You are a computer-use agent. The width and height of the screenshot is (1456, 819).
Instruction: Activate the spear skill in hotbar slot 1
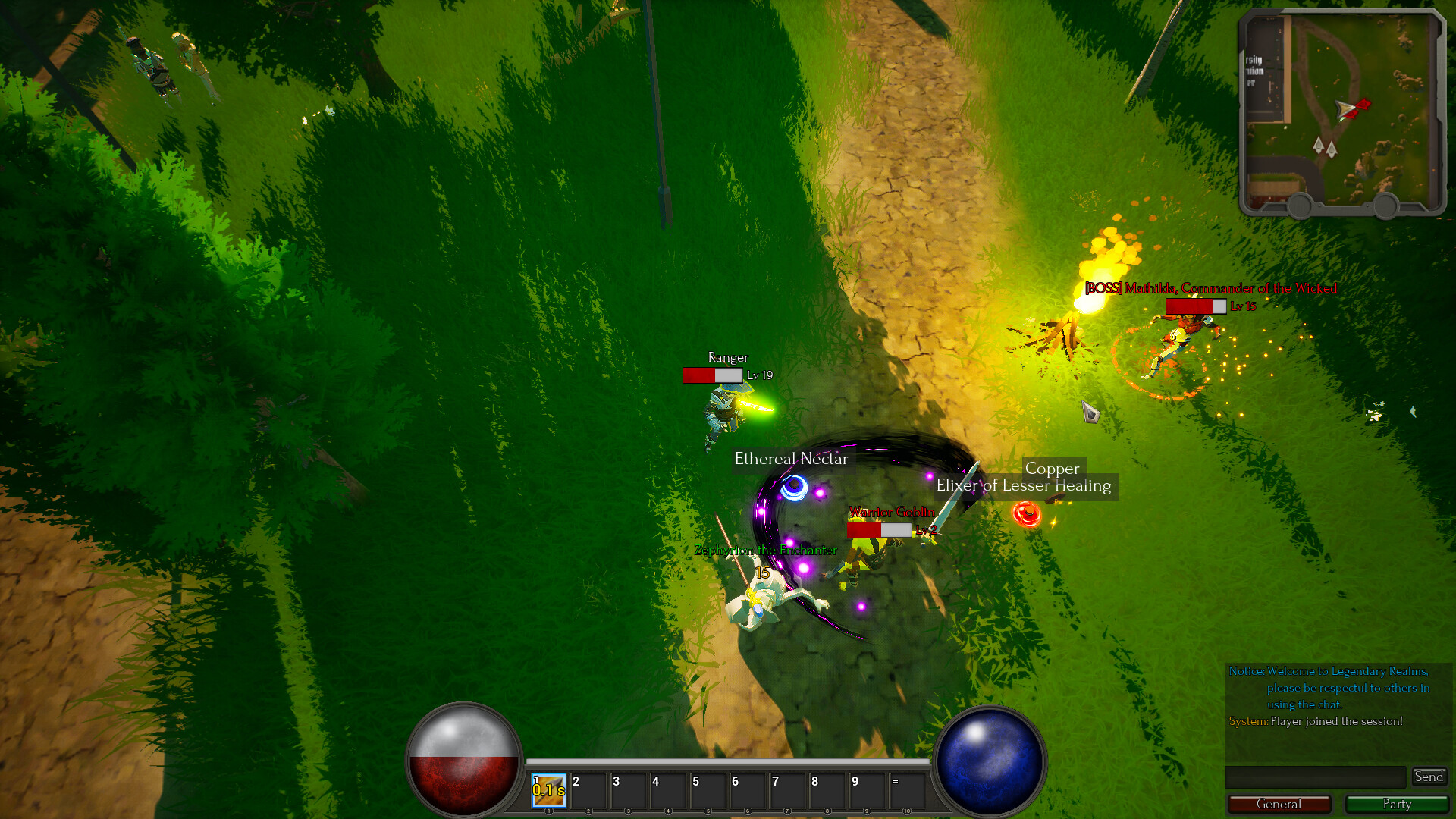pos(548,790)
